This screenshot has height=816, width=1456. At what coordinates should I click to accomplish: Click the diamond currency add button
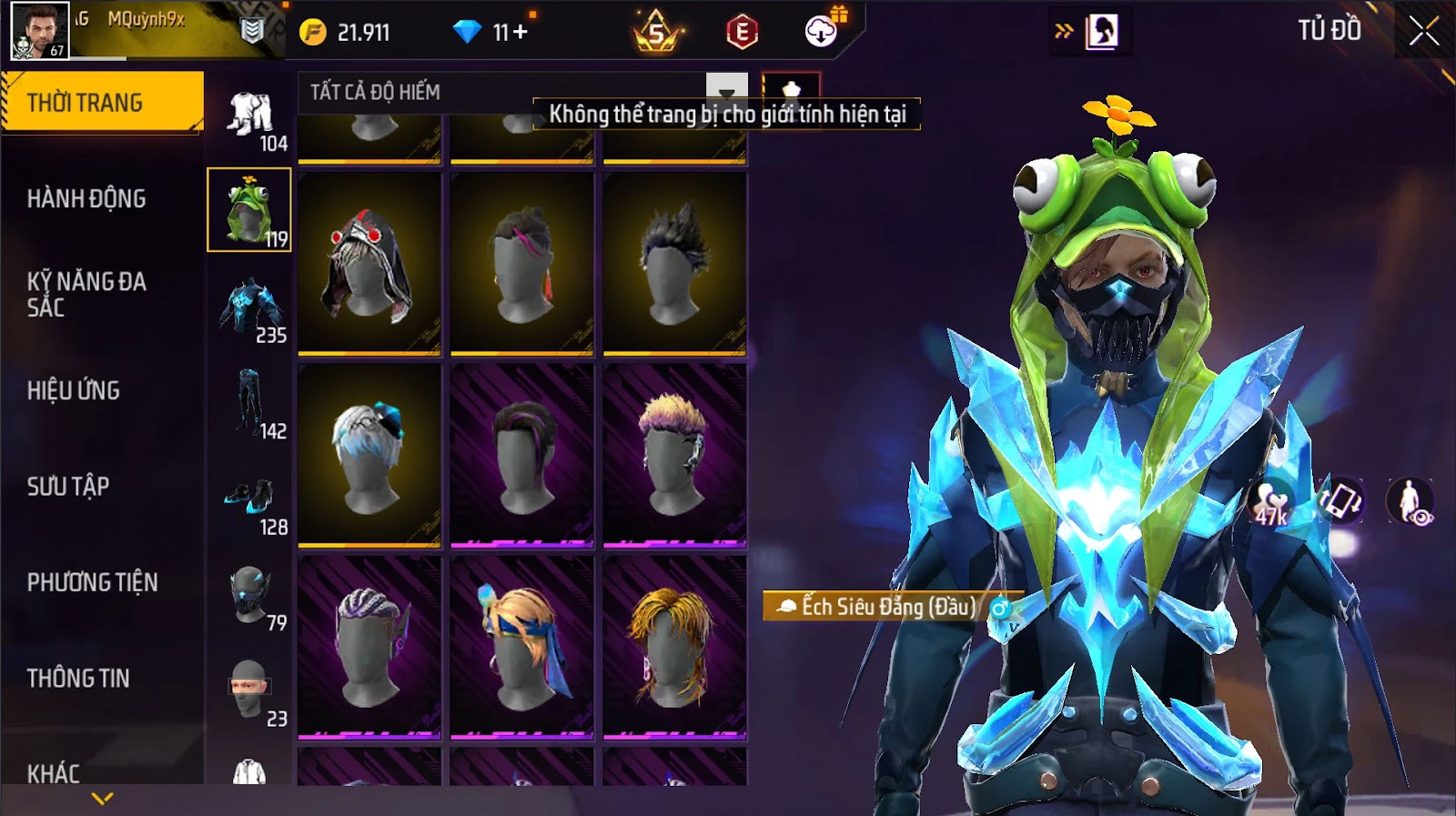[521, 33]
